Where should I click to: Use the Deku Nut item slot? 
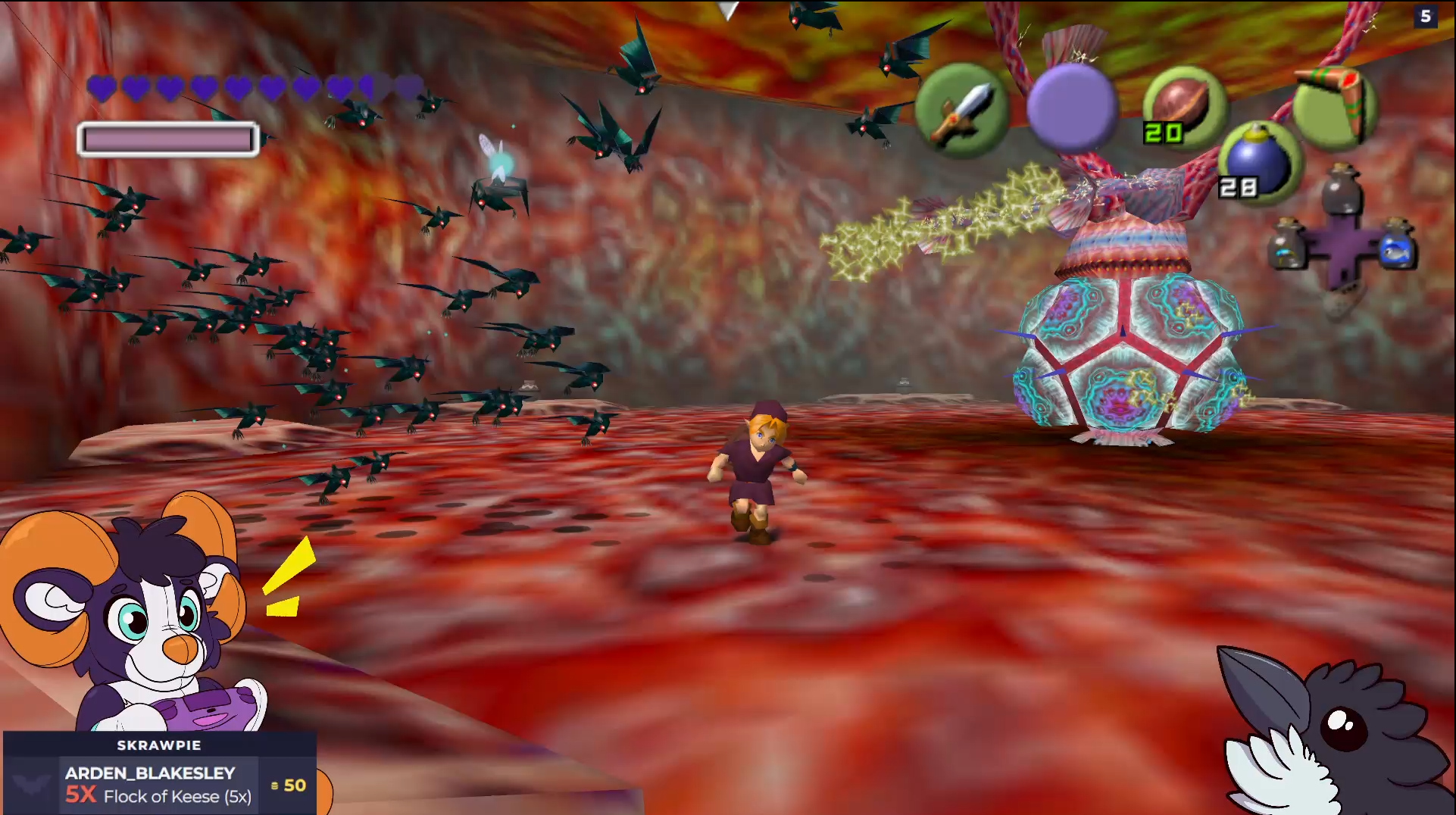coord(1183,106)
